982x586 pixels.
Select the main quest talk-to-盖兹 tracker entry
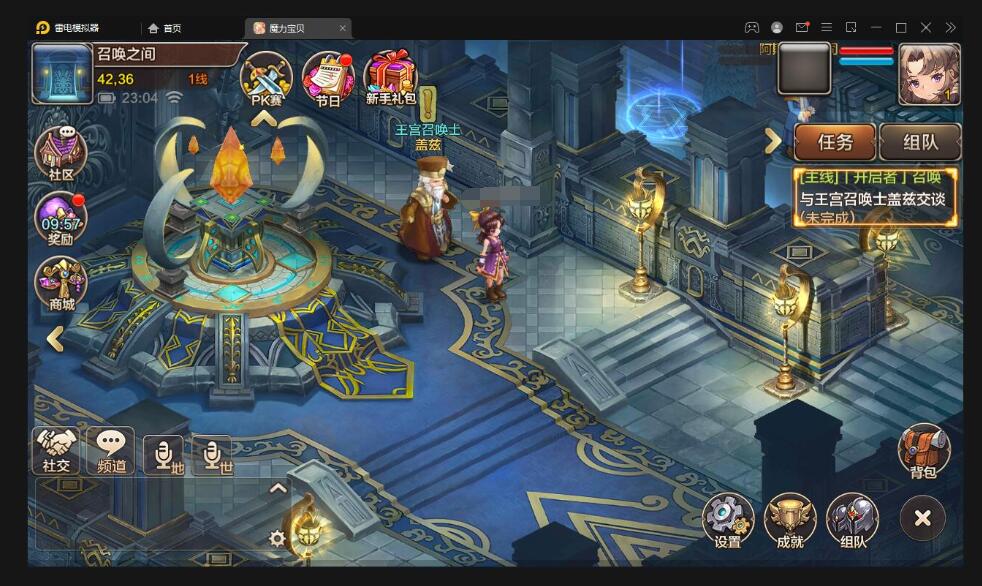(x=876, y=196)
